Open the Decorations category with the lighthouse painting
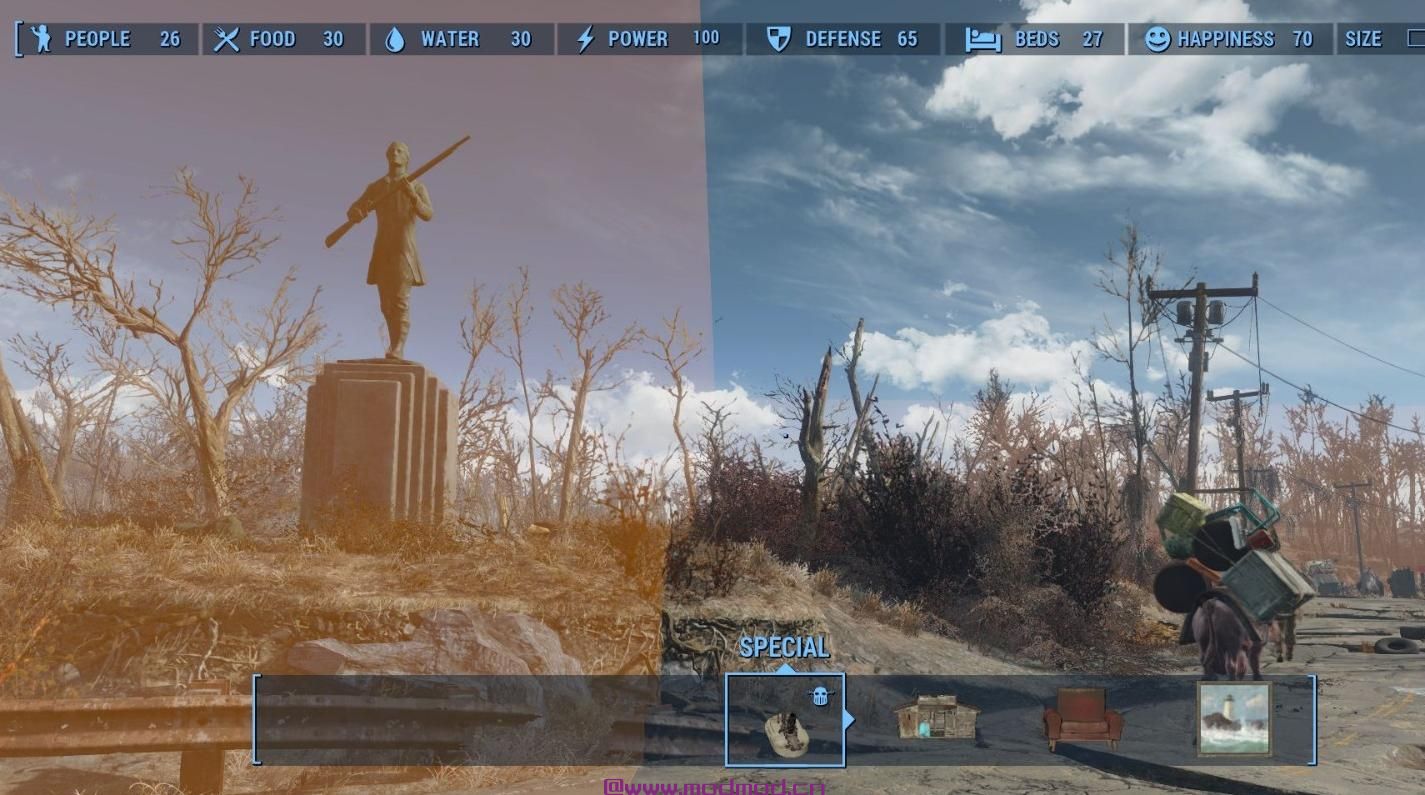 coord(1234,718)
